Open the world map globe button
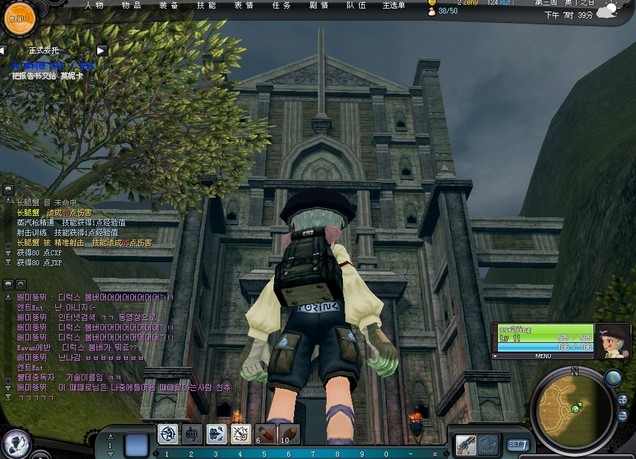 [612, 379]
